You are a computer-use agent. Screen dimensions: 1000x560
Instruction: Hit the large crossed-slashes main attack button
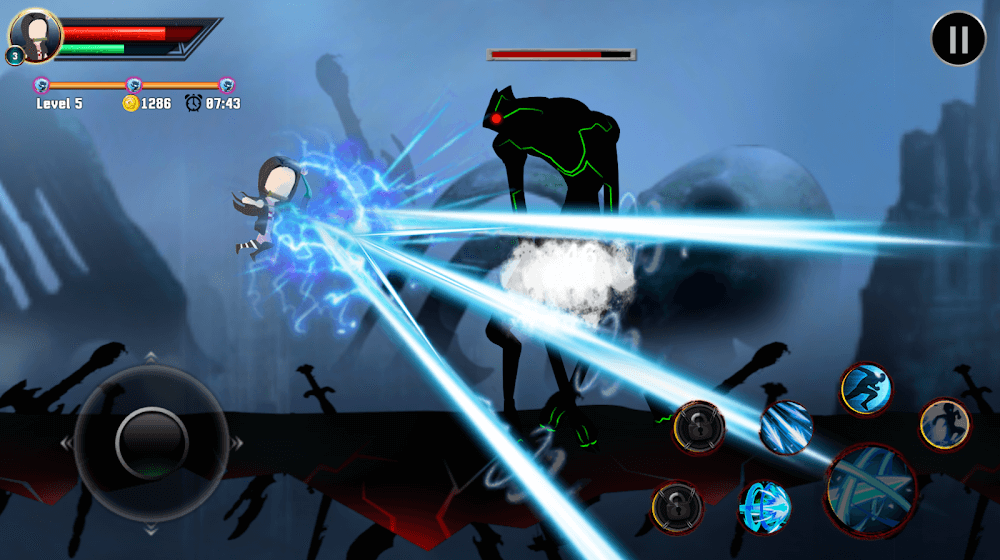tap(871, 489)
